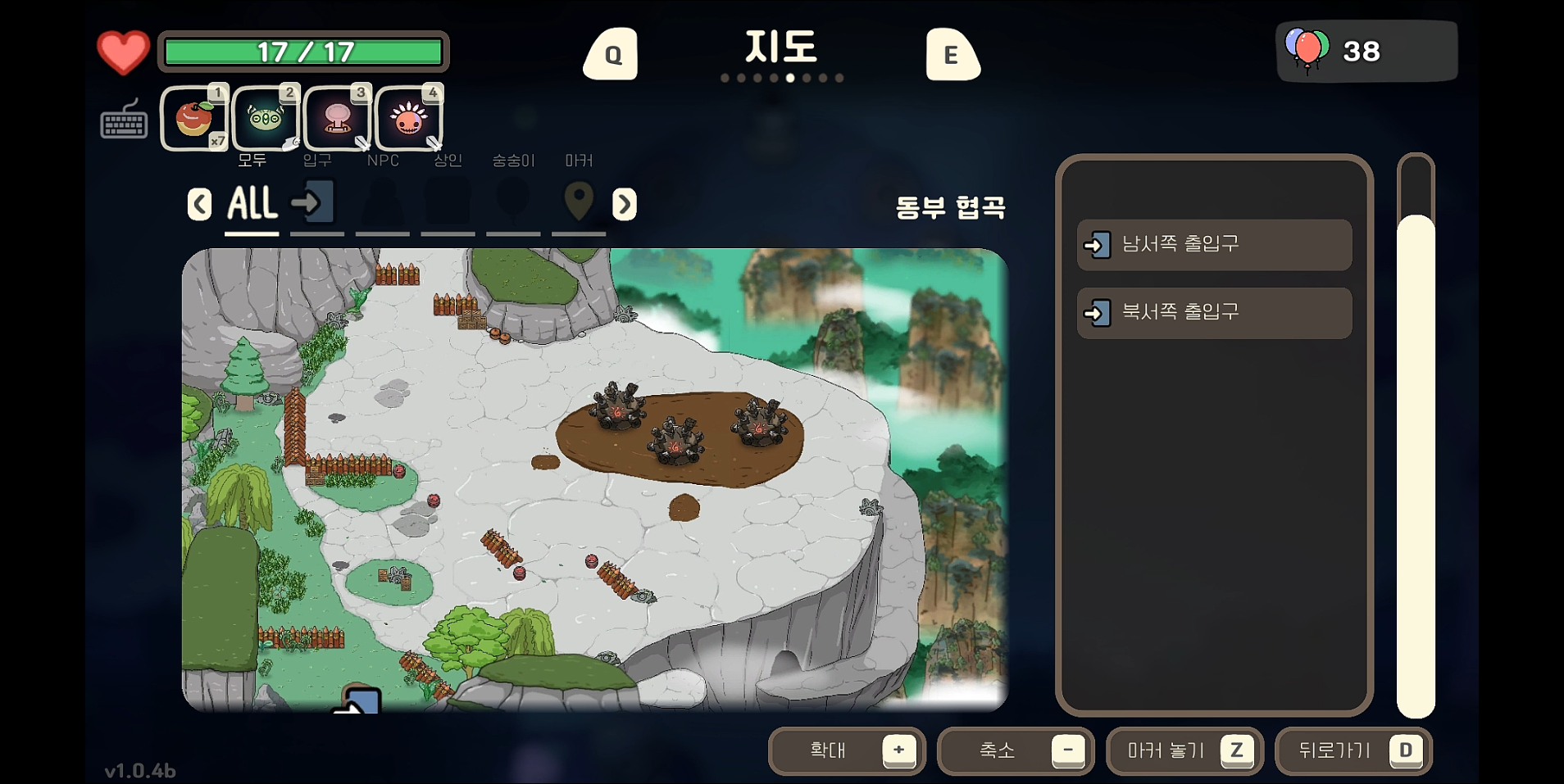Select the flower creature in hotbar slot 4
This screenshot has width=1564, height=784.
click(x=407, y=118)
